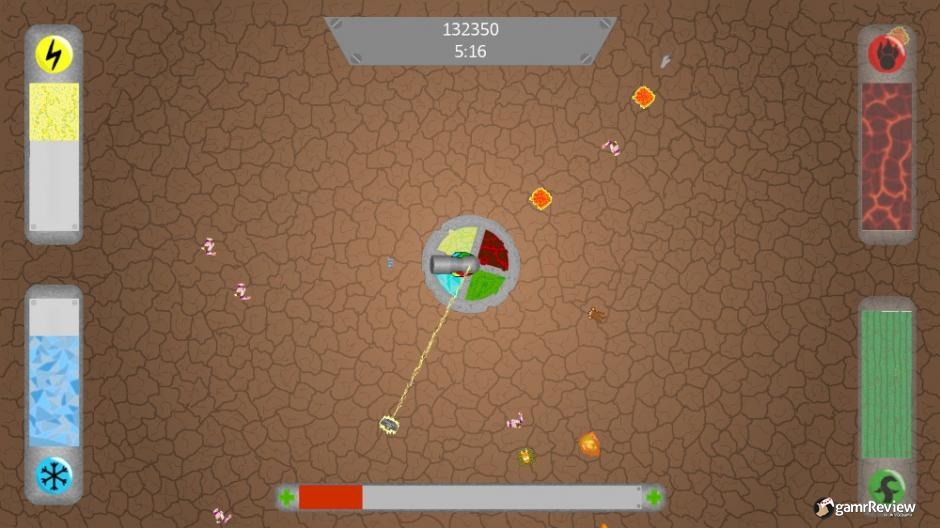Image resolution: width=940 pixels, height=528 pixels.
Task: Click the green plus beside the health bar's red end
Action: click(x=287, y=497)
